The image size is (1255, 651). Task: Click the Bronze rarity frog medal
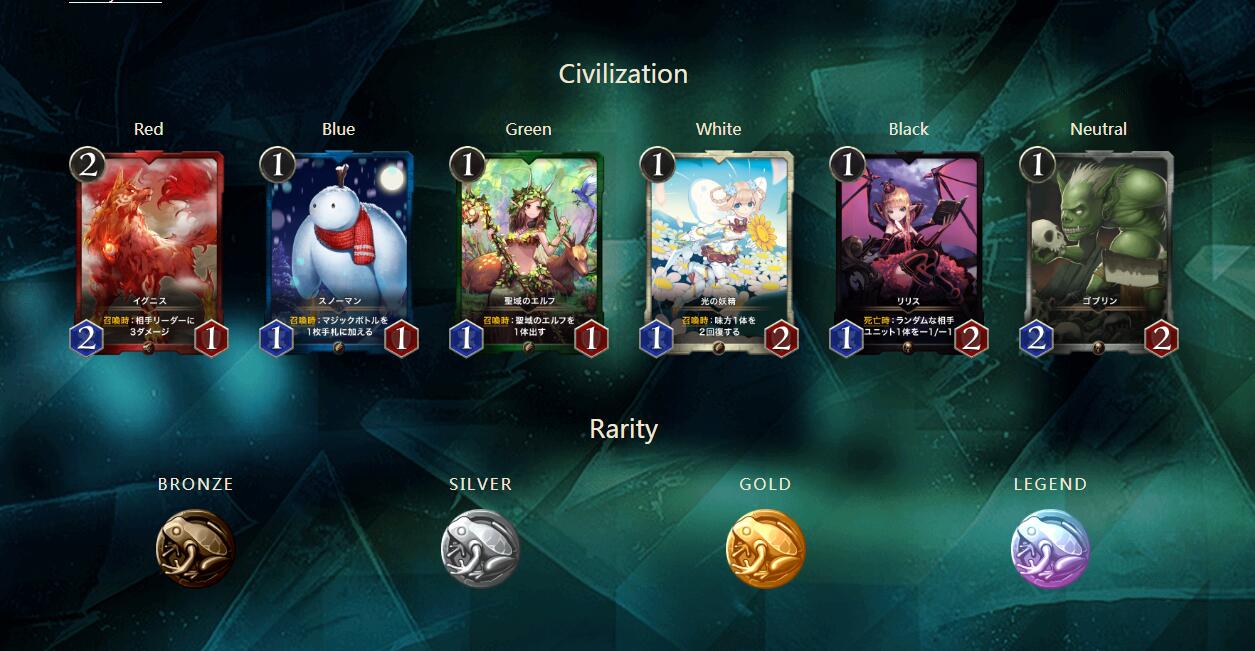[195, 548]
